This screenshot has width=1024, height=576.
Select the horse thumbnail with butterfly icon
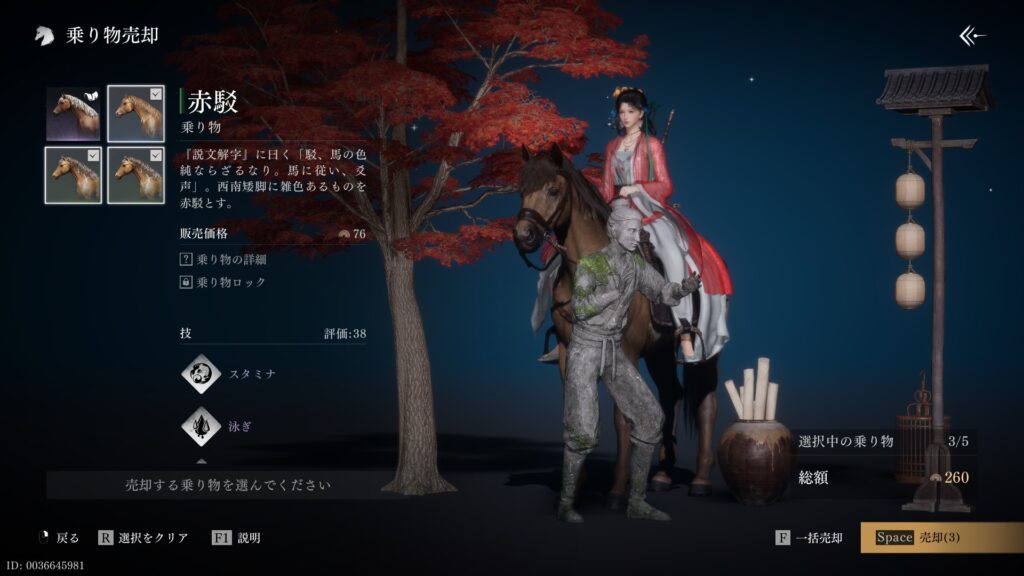point(73,113)
